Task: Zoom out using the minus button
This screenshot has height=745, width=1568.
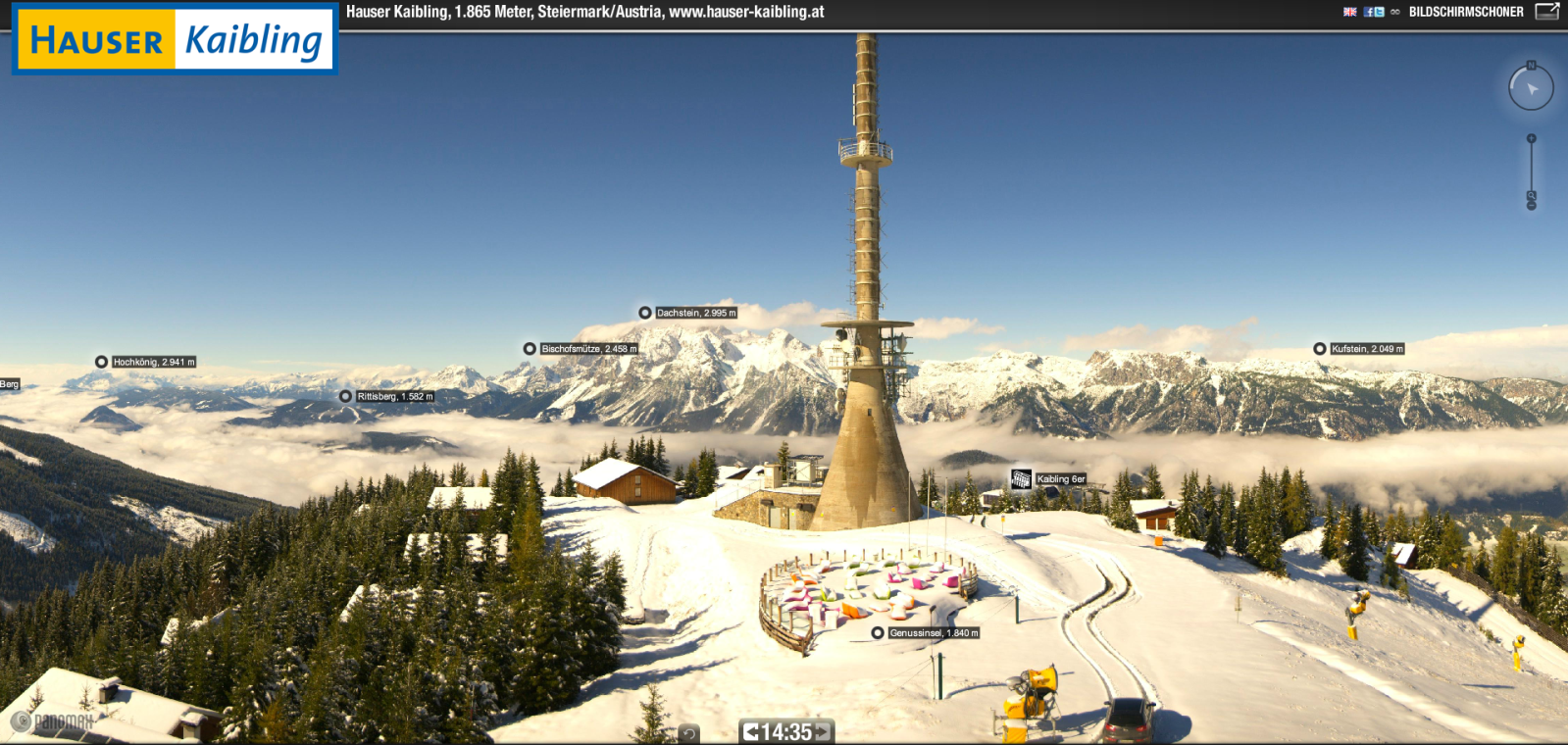Action: (x=1532, y=206)
